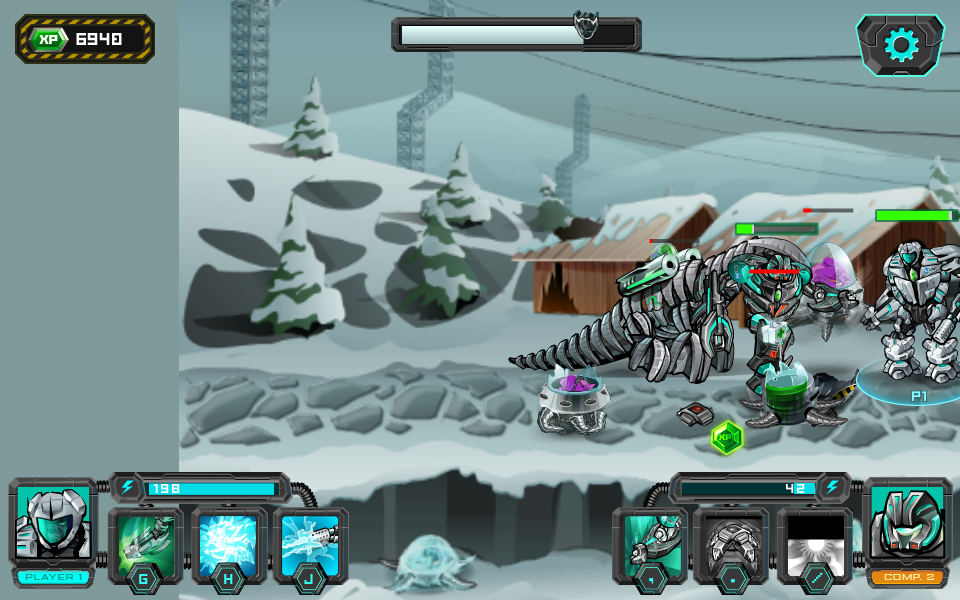Activate Player 1's green claw attack skill
This screenshot has height=600, width=960.
click(x=146, y=544)
